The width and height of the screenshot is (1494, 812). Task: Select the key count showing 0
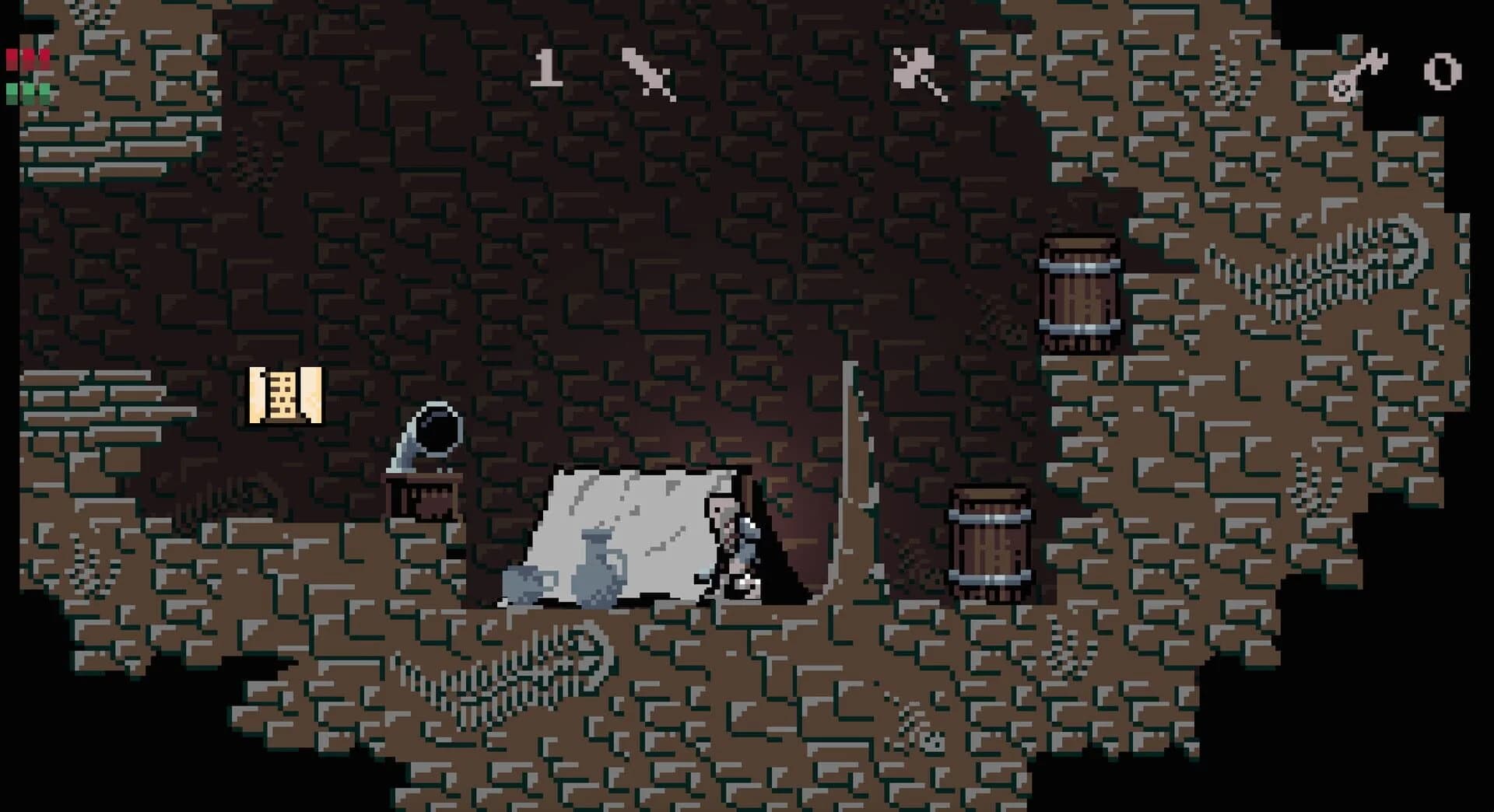tap(1443, 74)
